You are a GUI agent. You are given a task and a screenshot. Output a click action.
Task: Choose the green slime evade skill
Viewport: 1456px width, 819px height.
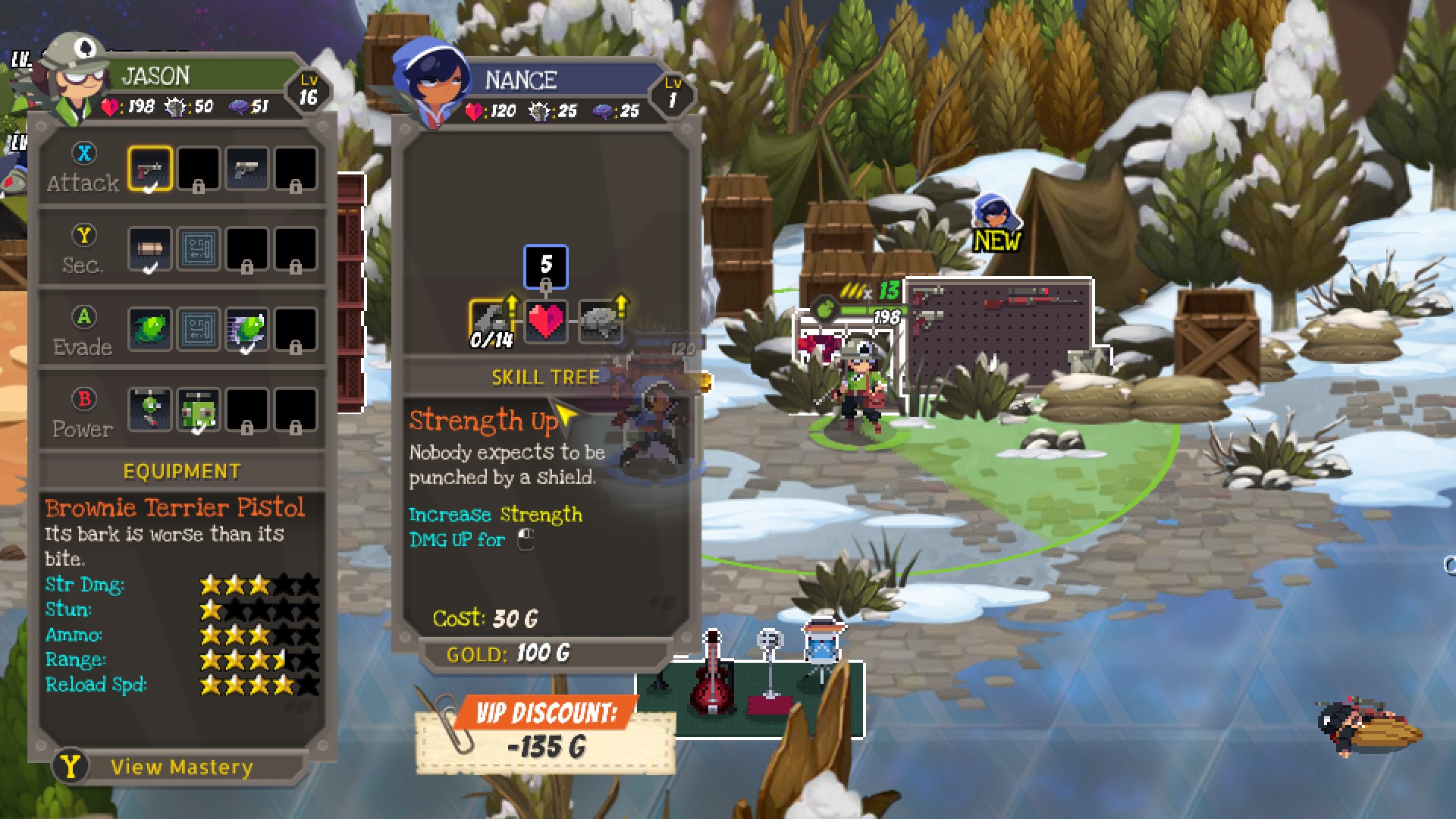149,329
